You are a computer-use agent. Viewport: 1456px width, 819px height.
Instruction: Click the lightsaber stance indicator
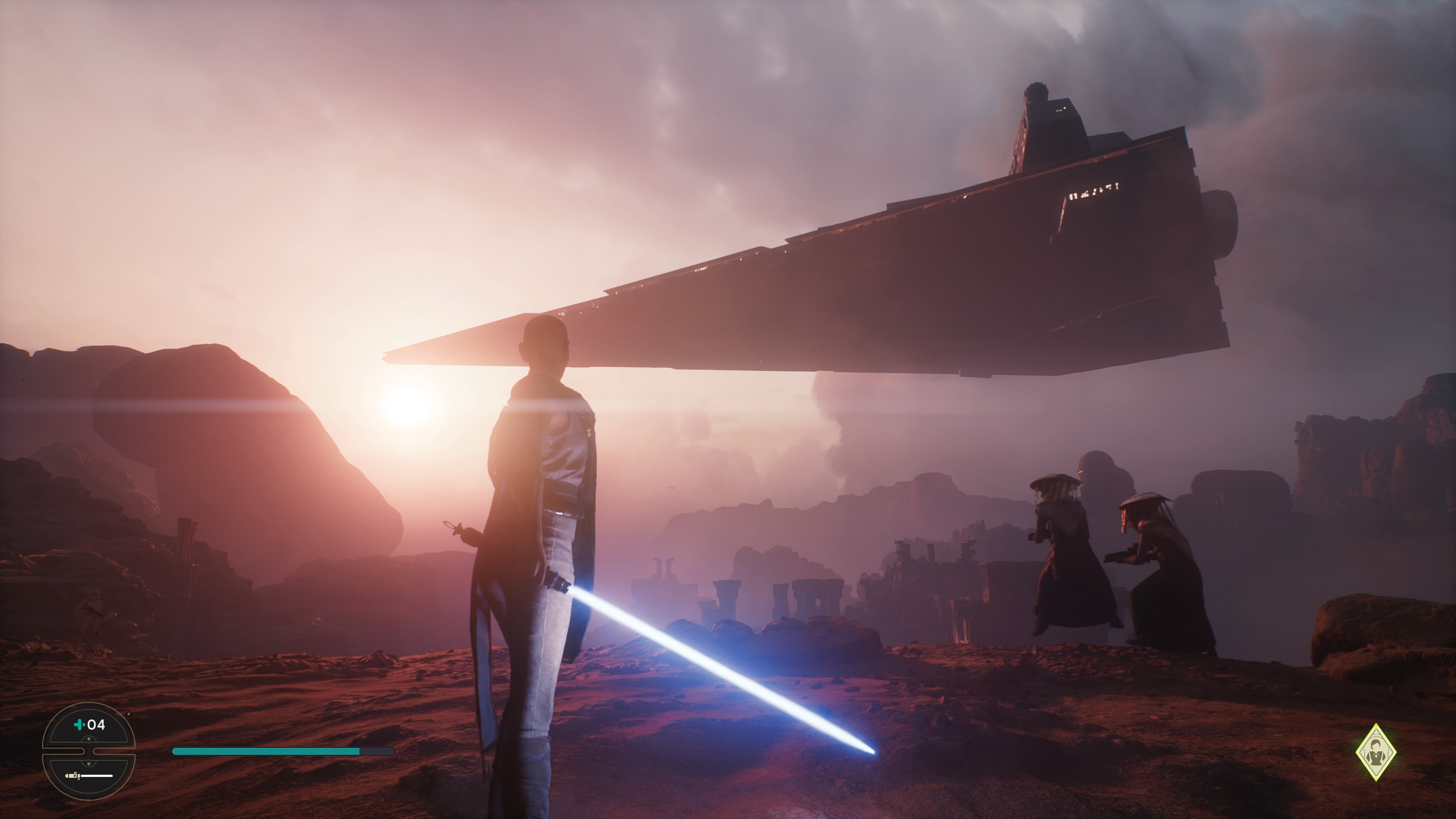(x=89, y=775)
